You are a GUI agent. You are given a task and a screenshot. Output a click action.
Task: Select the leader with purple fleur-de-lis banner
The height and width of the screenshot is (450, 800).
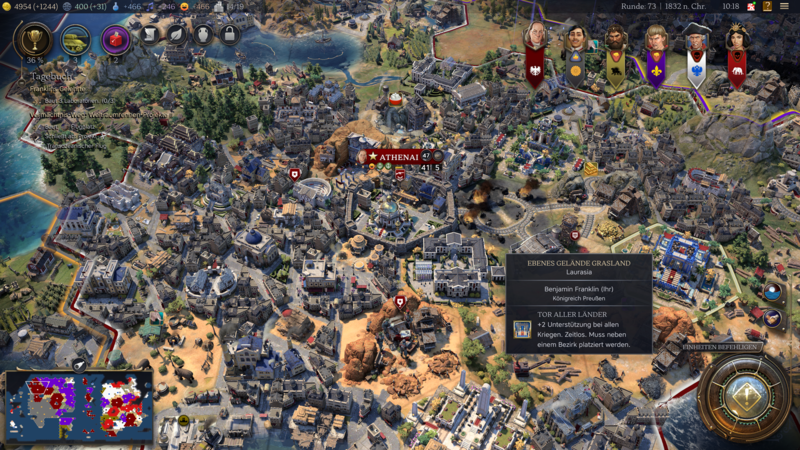click(x=656, y=44)
